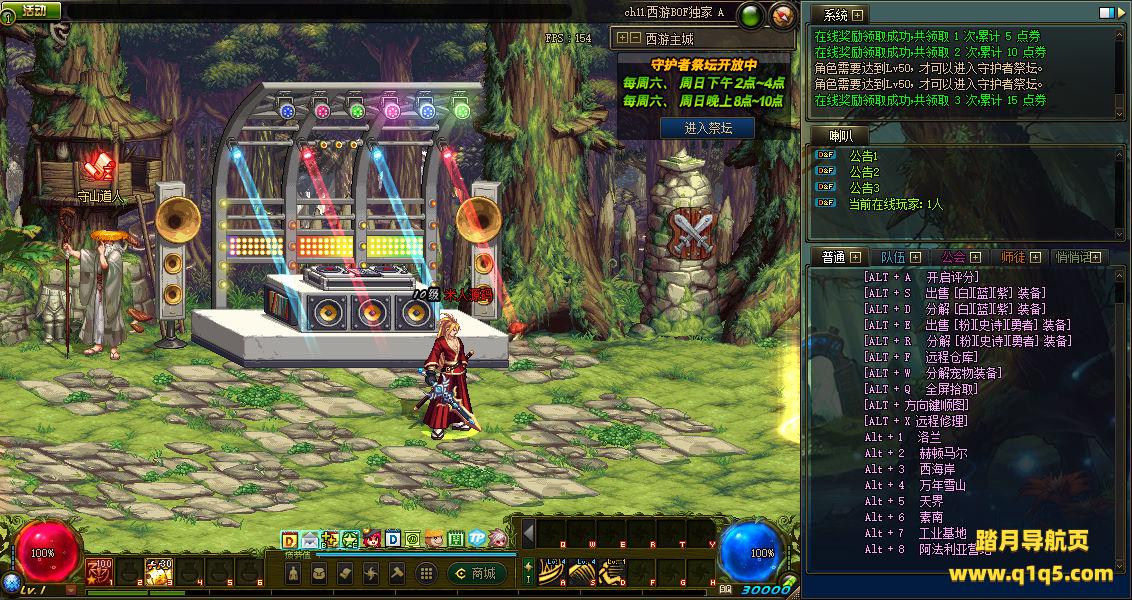Toggle the chat panel layout button
Viewport: 1132px width, 600px height.
click(1107, 14)
